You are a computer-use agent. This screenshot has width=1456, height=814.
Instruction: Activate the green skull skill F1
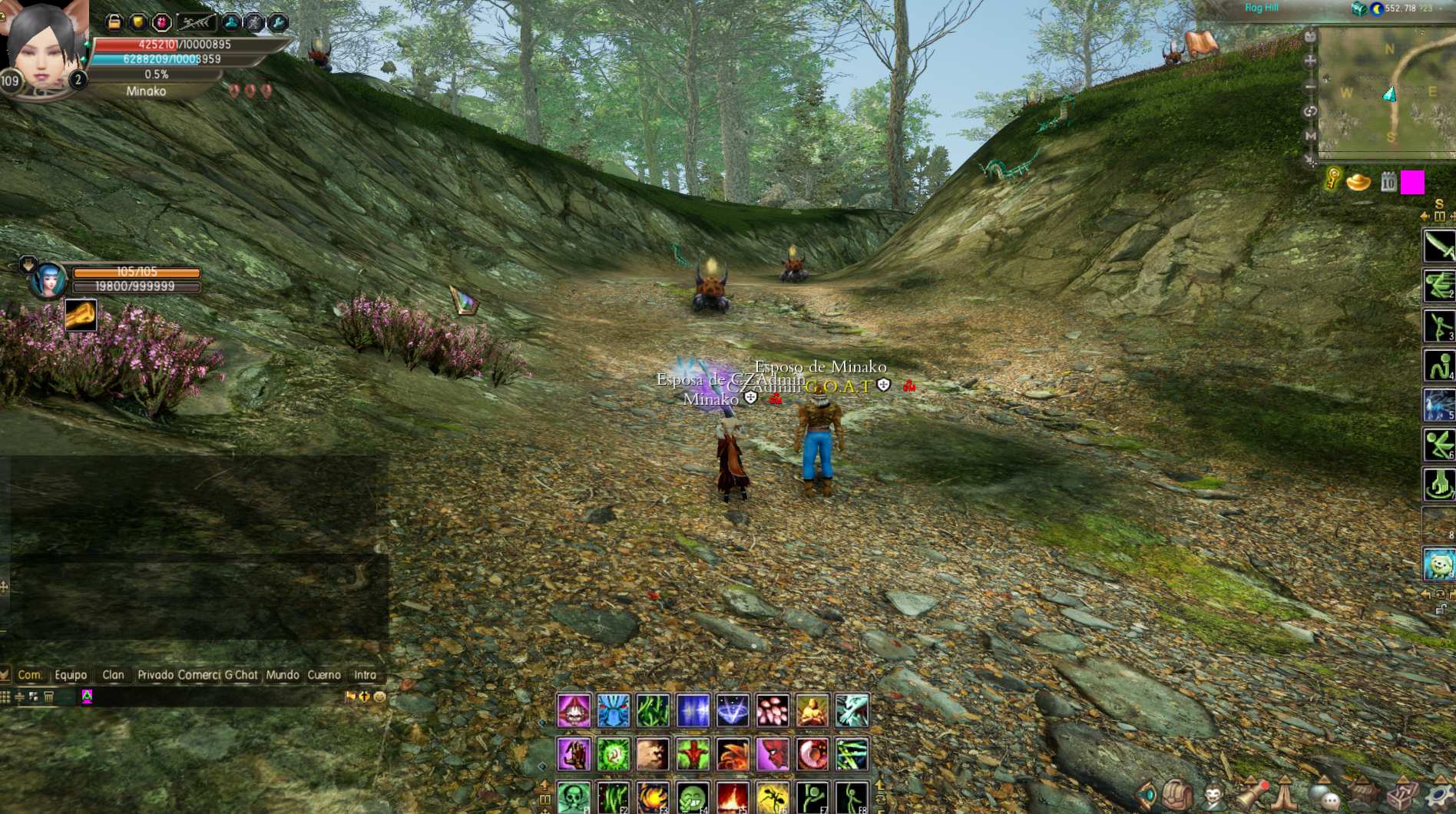tap(574, 797)
